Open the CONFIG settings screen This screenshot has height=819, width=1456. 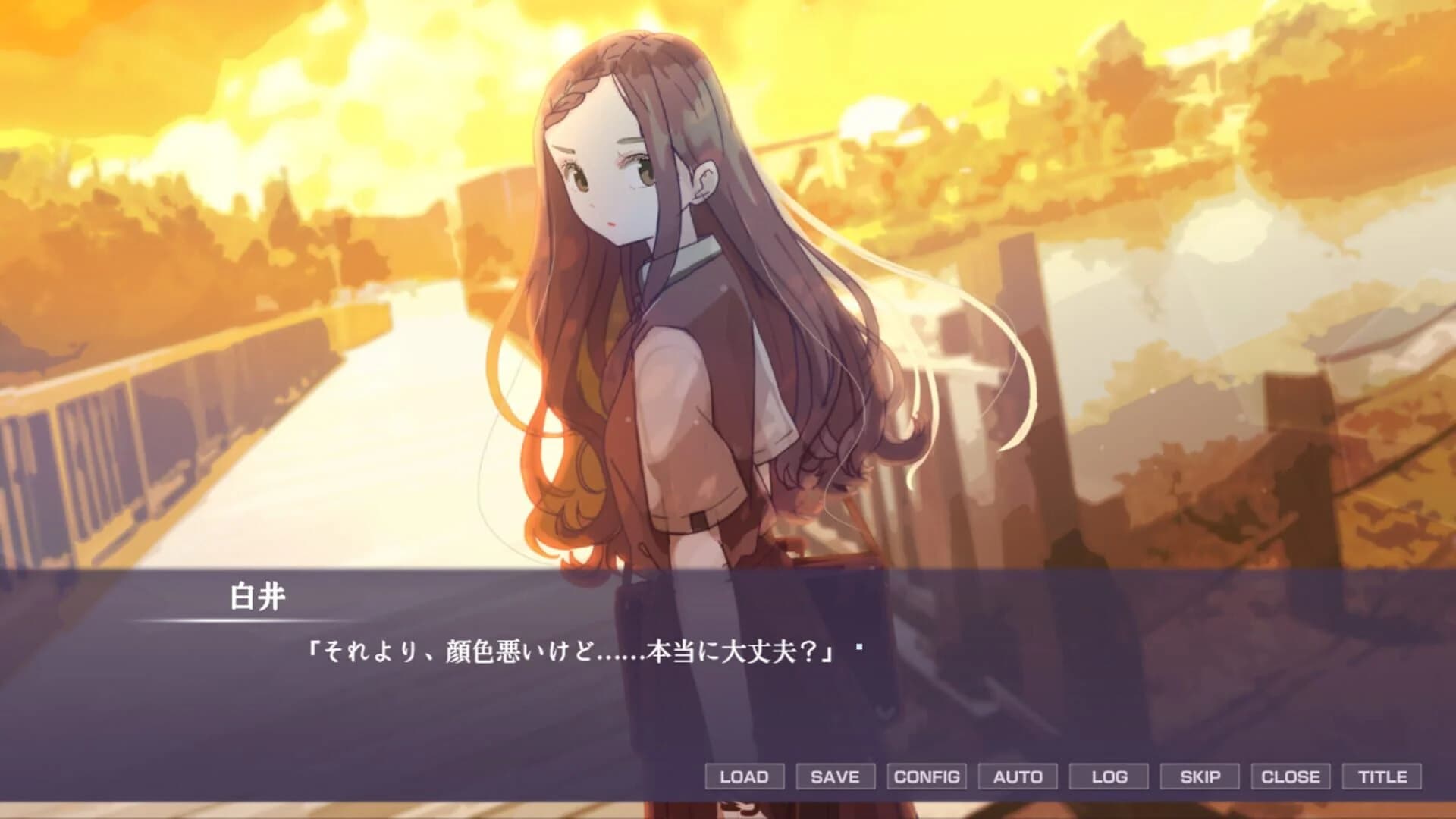point(926,777)
